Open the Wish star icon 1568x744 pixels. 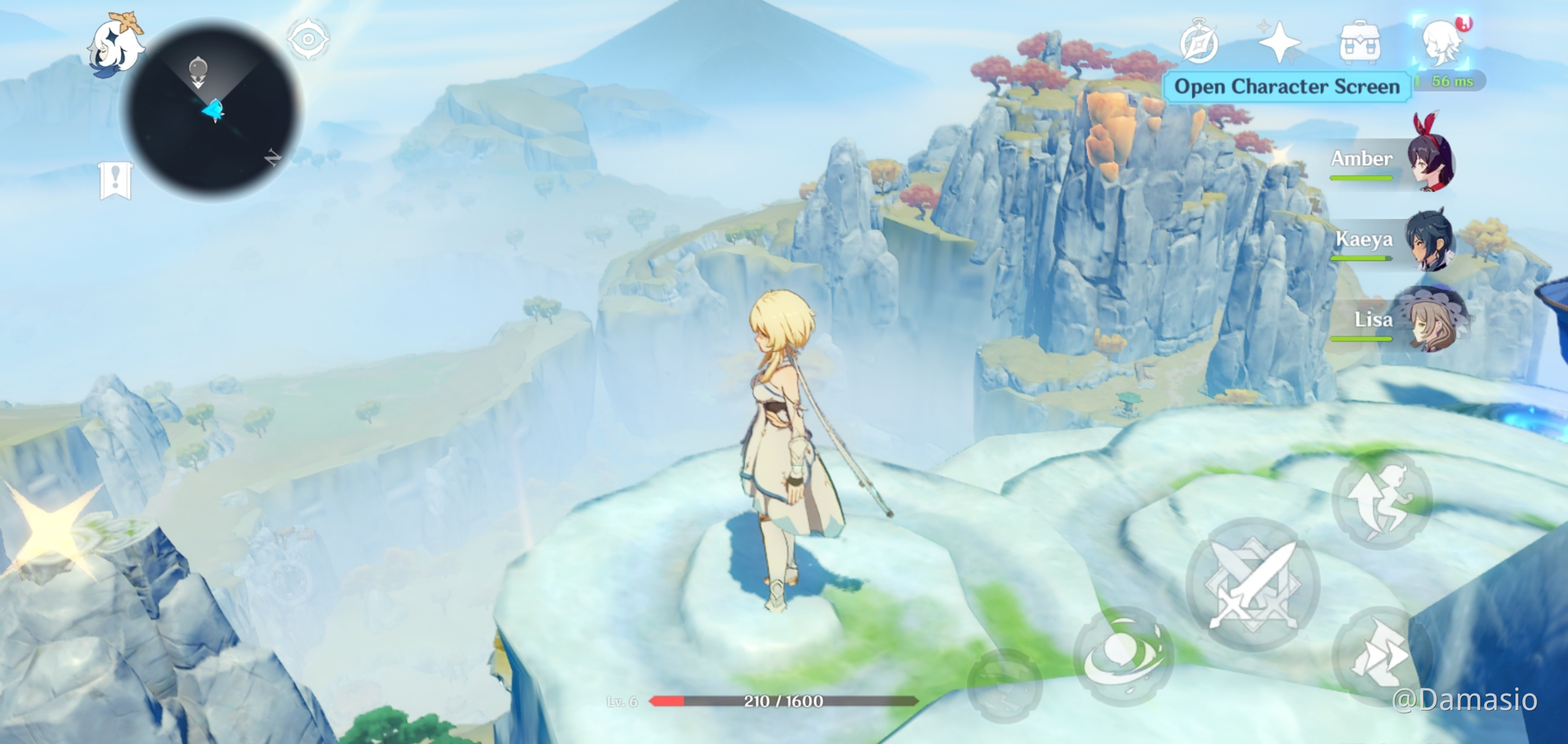[x=1279, y=42]
